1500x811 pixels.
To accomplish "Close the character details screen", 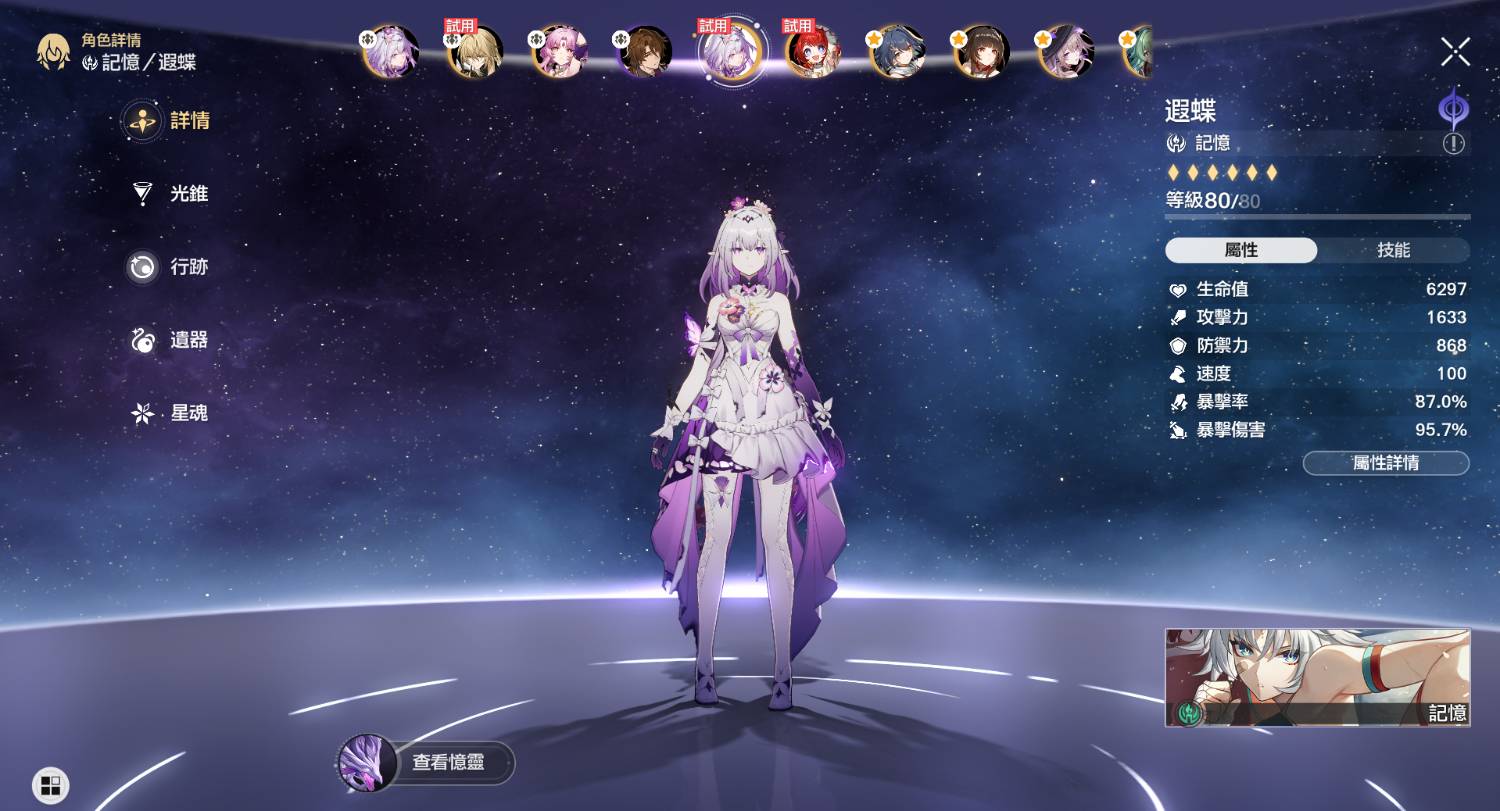I will 1455,51.
